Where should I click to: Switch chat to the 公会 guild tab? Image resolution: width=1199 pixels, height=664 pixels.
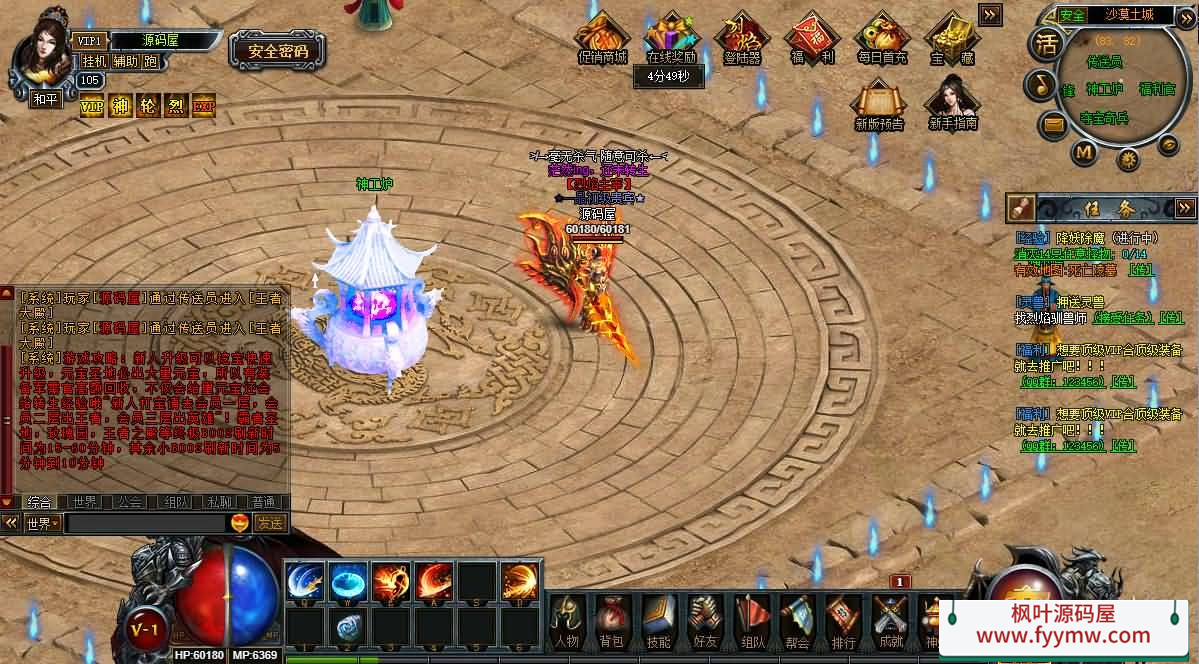(127, 502)
